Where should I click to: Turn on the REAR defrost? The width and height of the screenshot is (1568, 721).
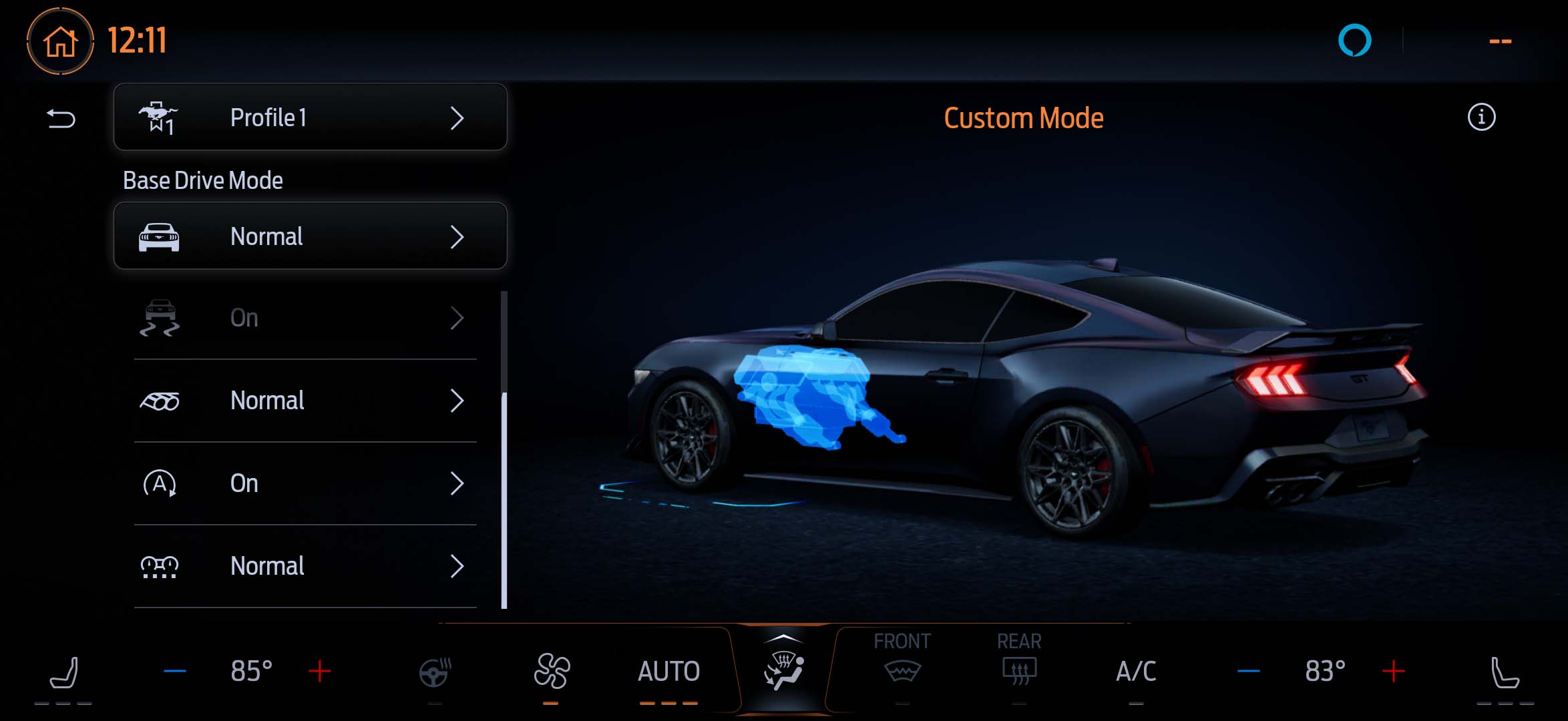[x=1019, y=662]
